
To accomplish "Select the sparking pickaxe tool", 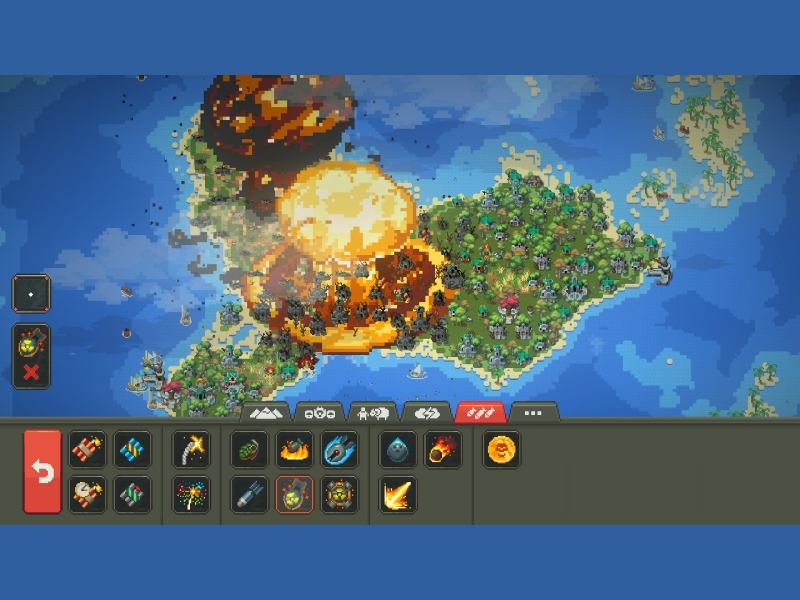I will (x=191, y=450).
